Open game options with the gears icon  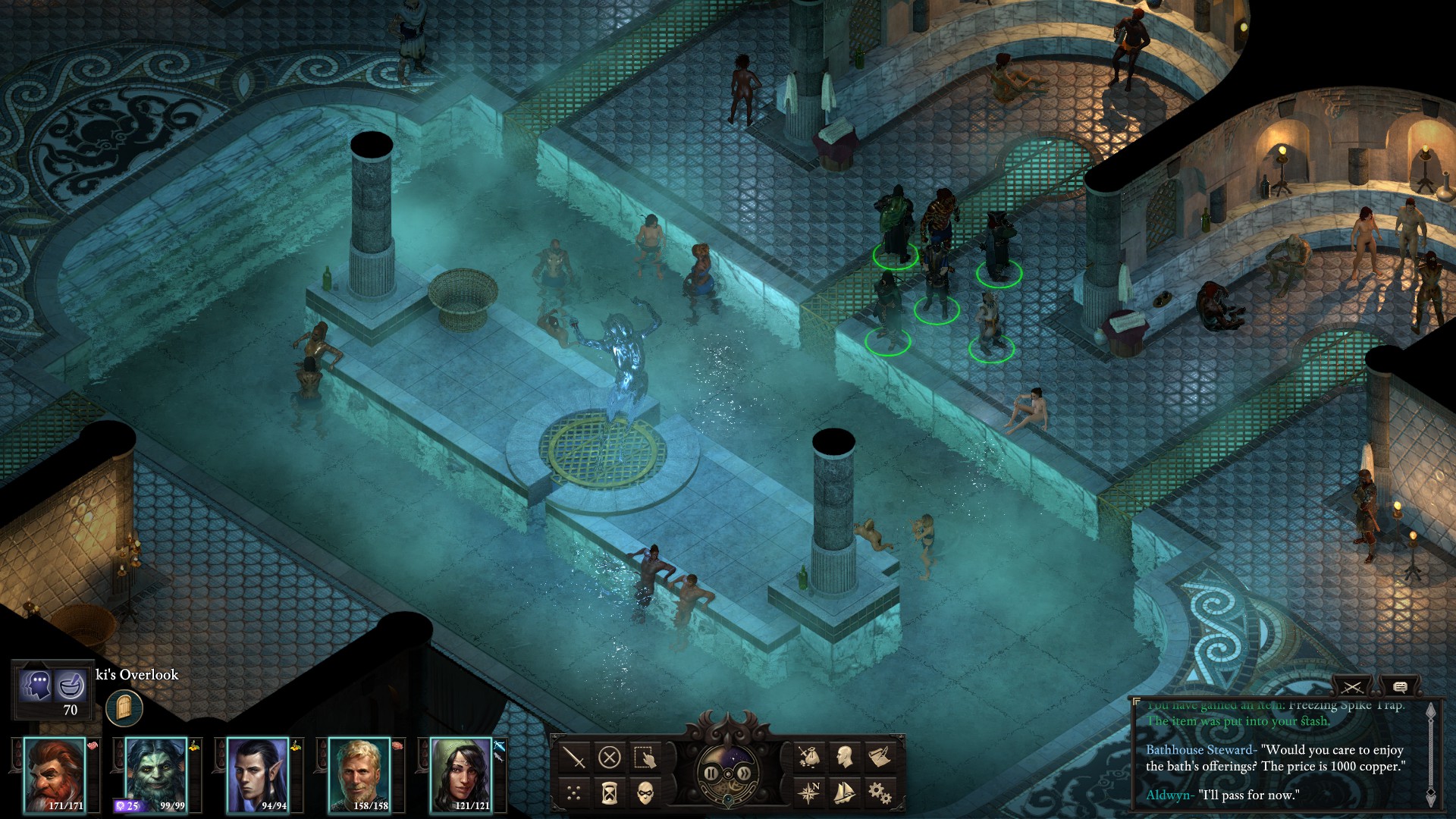(880, 793)
